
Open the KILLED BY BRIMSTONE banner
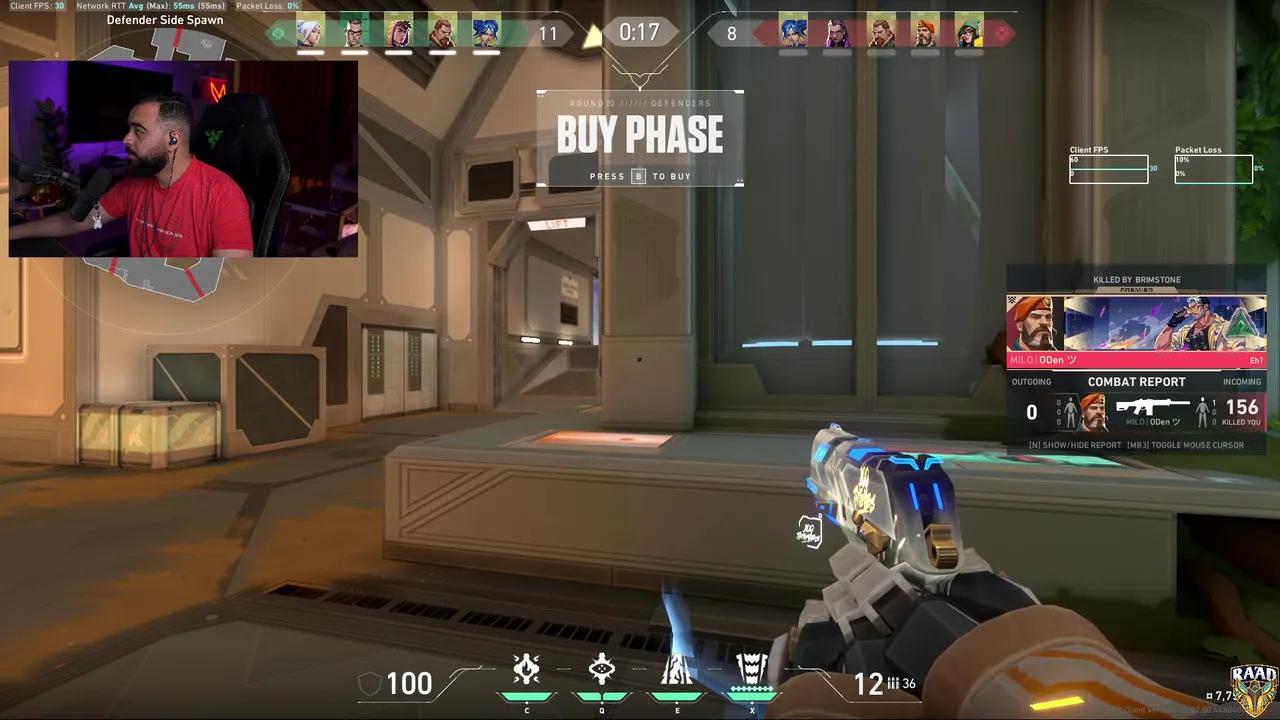pos(1136,280)
